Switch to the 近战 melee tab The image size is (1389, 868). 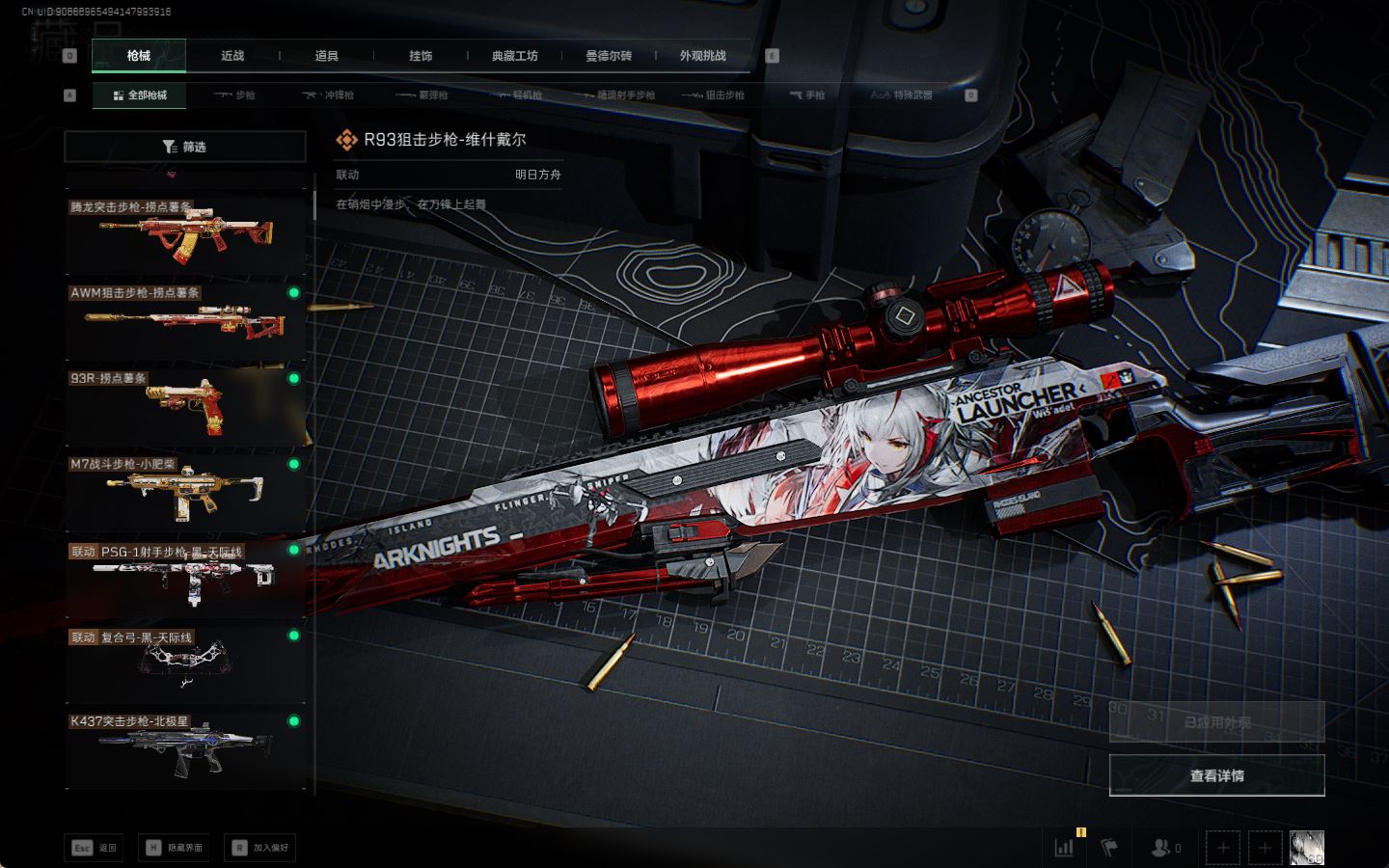pos(232,56)
